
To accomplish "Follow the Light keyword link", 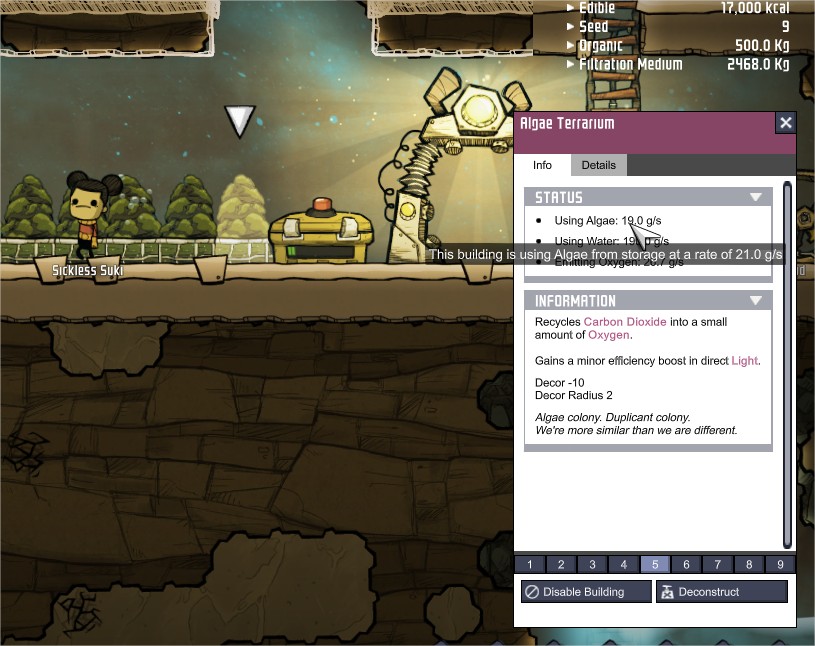I will tap(744, 360).
